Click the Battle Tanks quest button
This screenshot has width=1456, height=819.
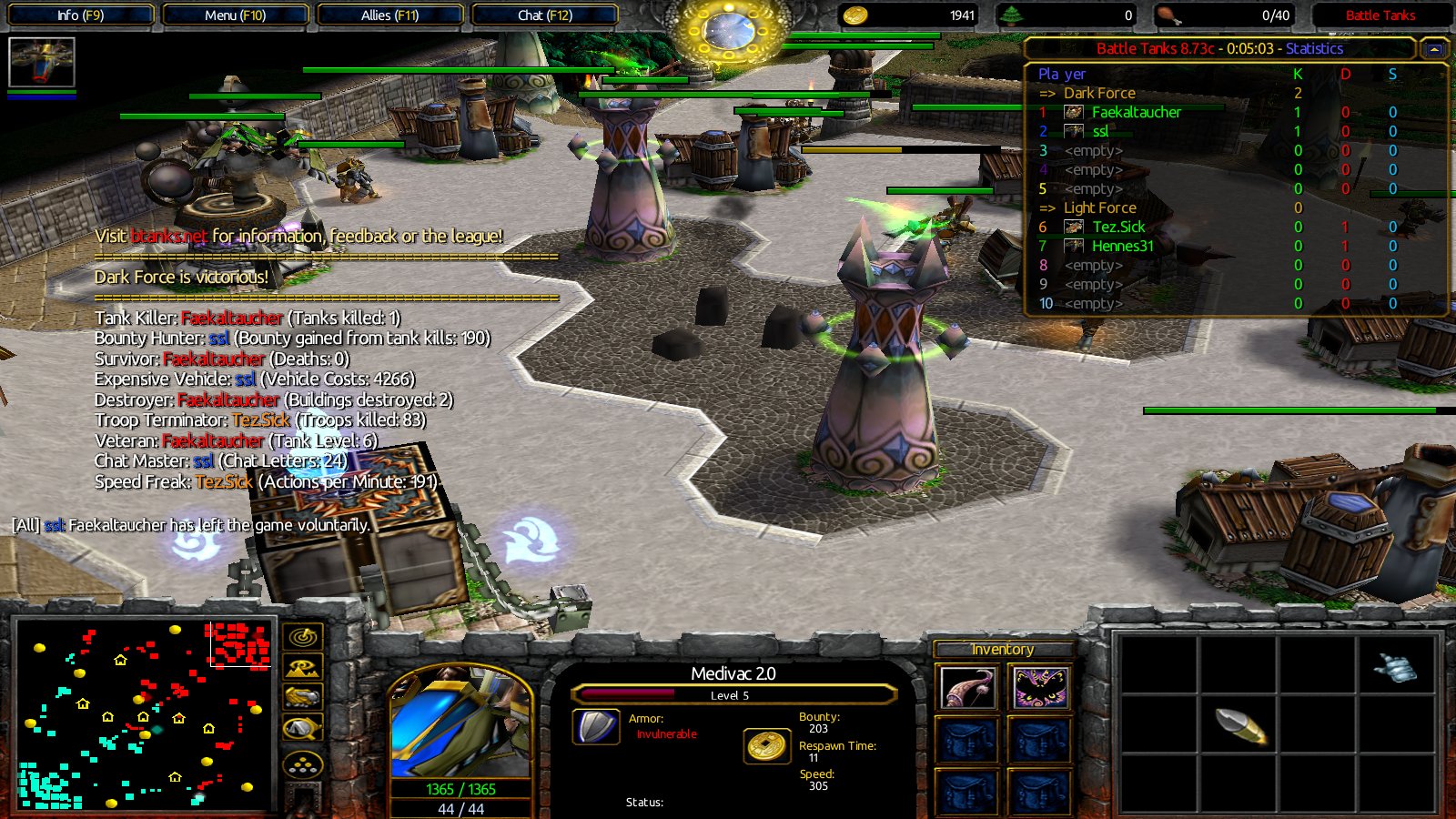[x=1380, y=15]
